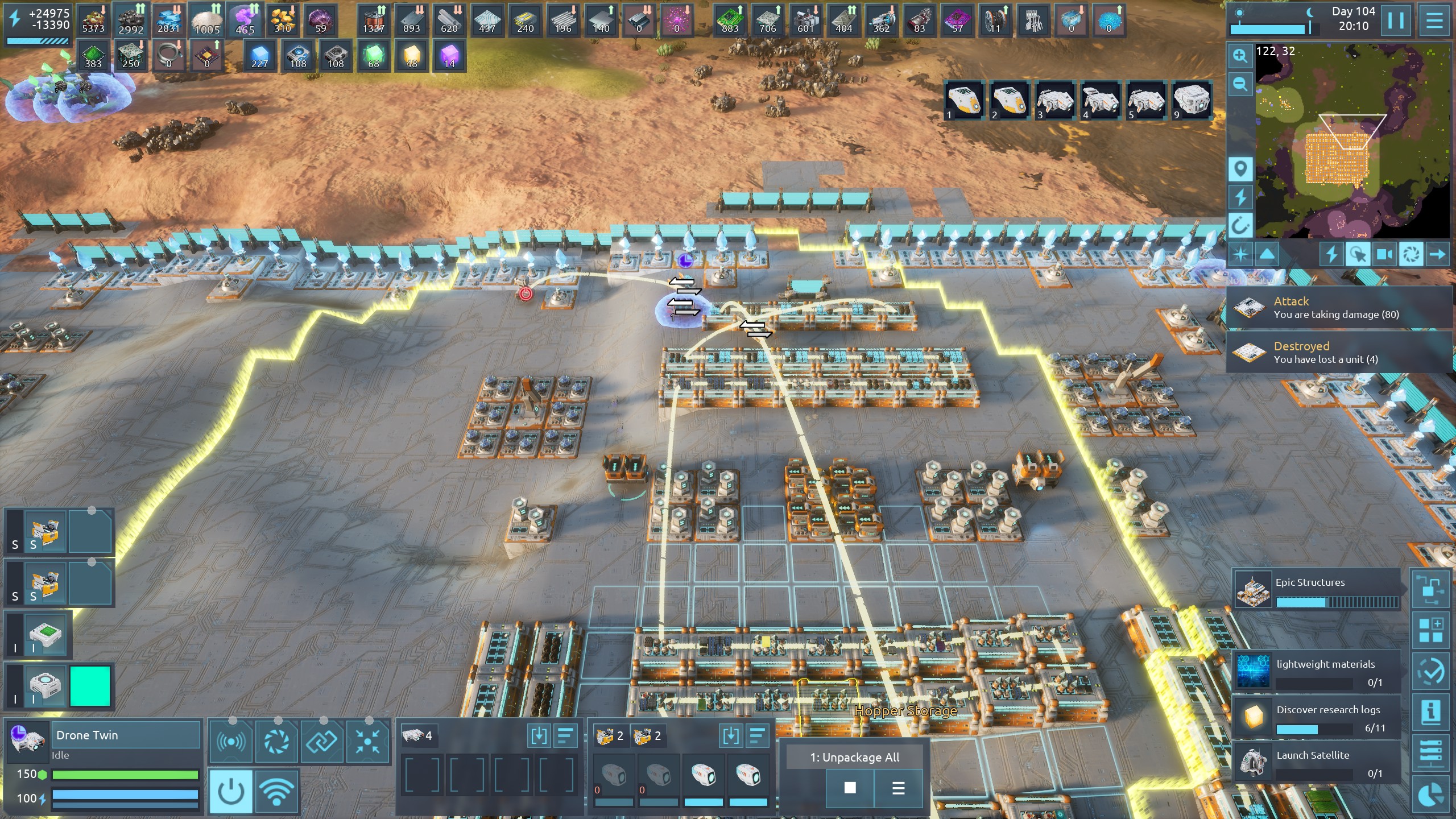1456x819 pixels.
Task: Zoom out the minimap
Action: [1240, 85]
